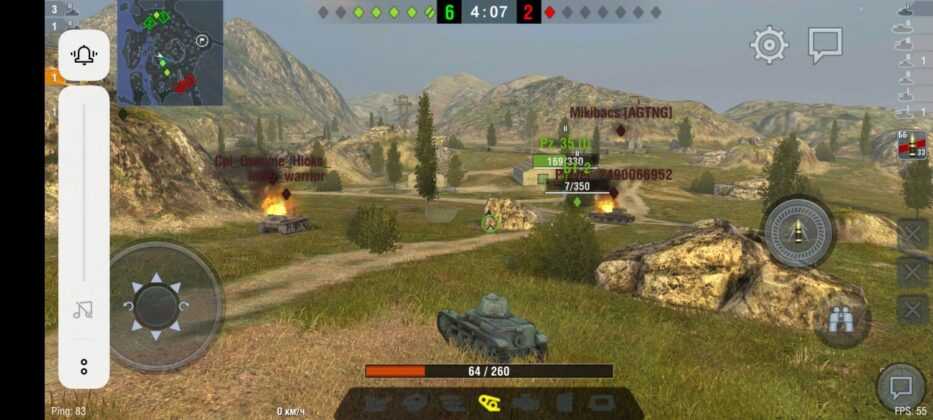Open the quick chat speech bubble

click(825, 45)
